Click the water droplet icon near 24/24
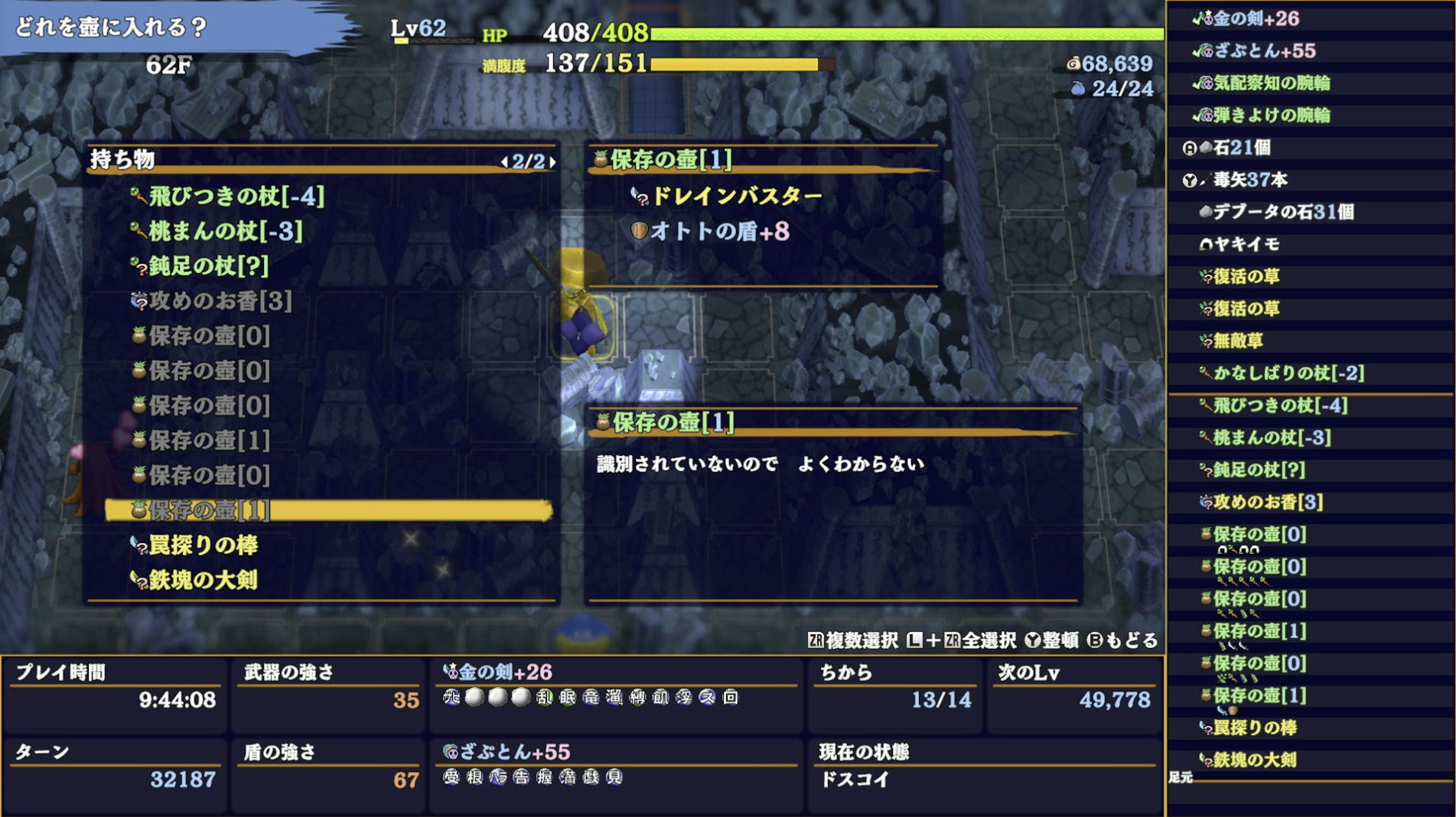This screenshot has width=1456, height=817. pos(1078,88)
